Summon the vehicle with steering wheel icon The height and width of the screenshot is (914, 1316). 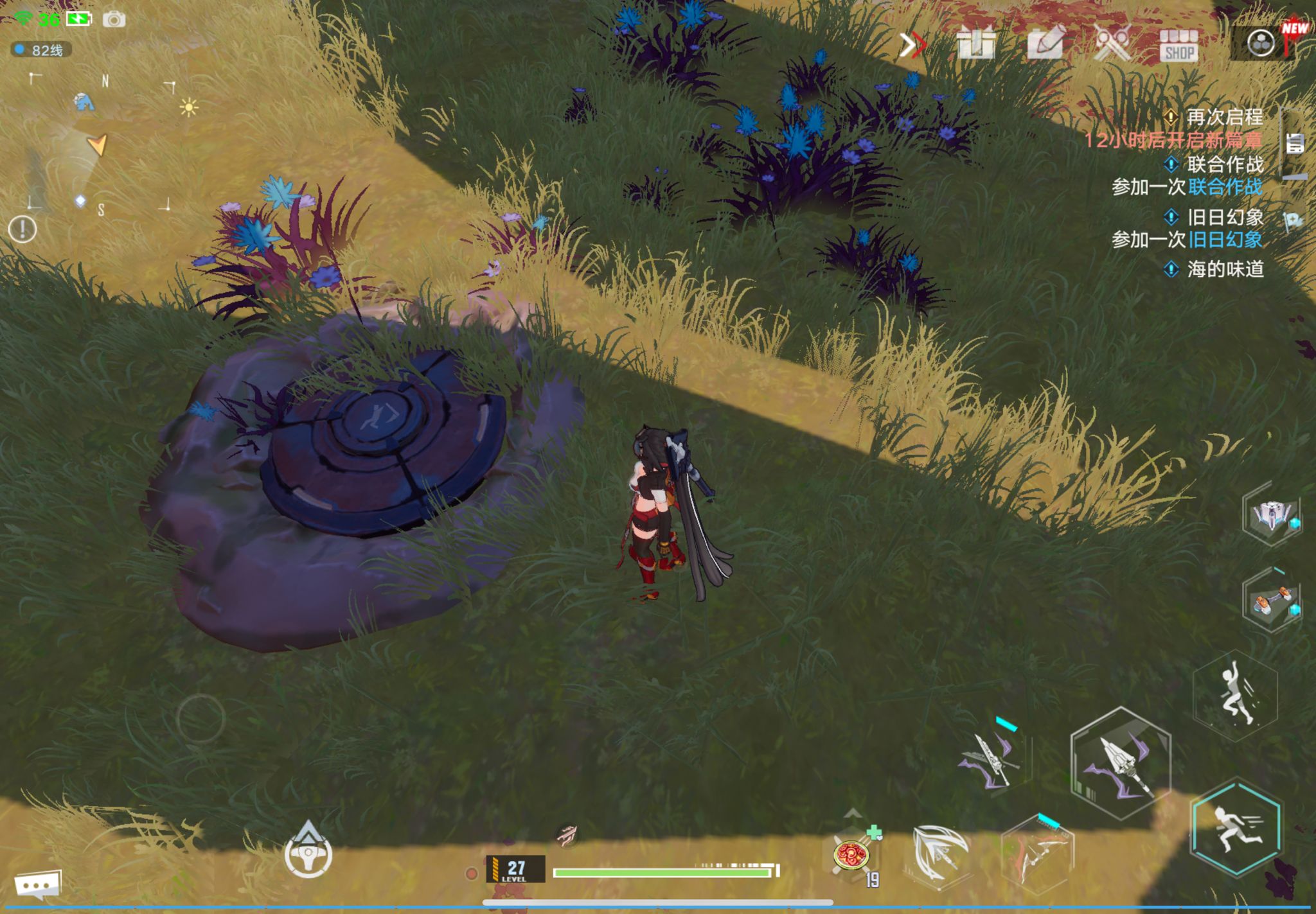pyautogui.click(x=308, y=852)
